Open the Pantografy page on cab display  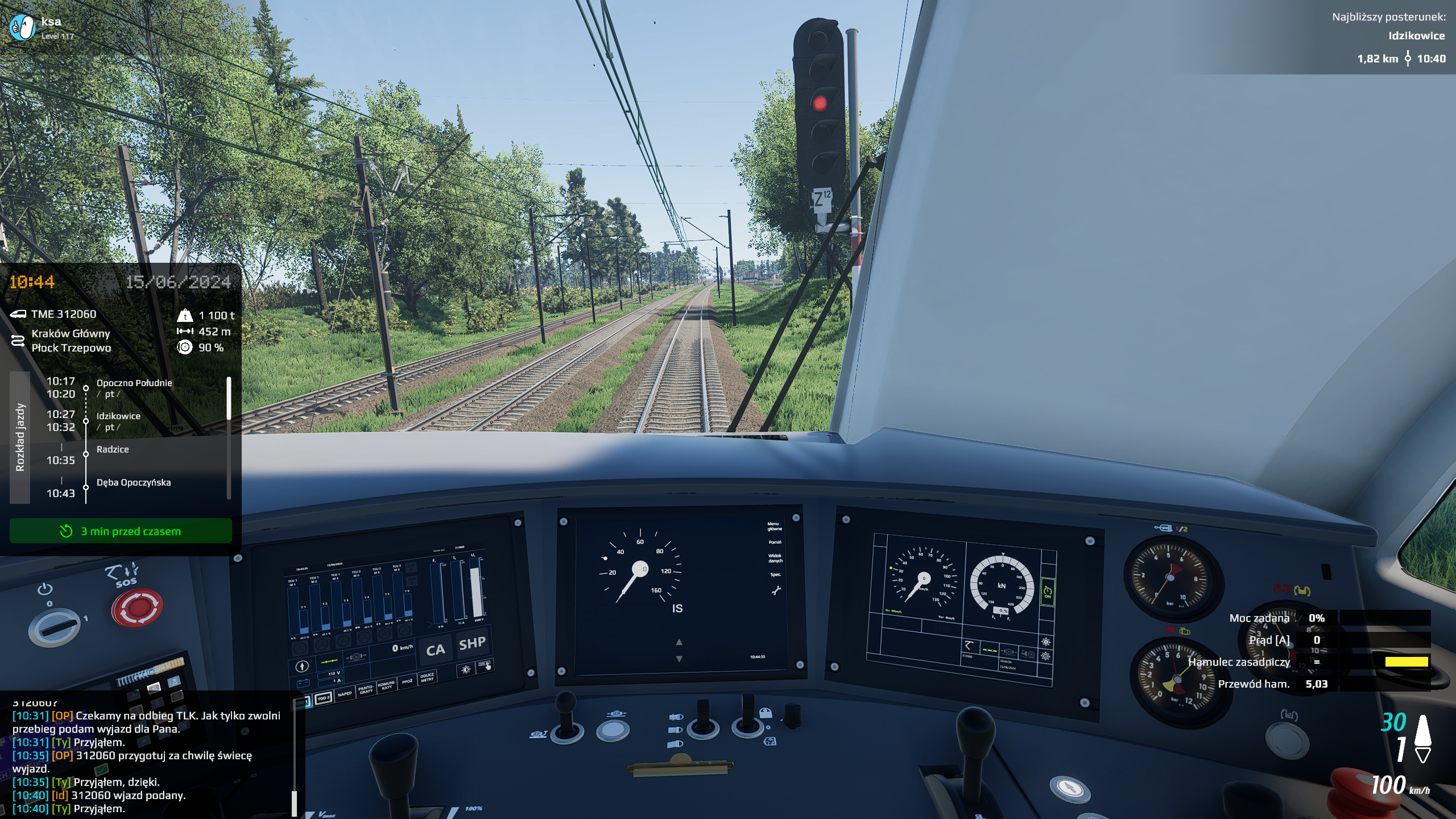click(366, 690)
